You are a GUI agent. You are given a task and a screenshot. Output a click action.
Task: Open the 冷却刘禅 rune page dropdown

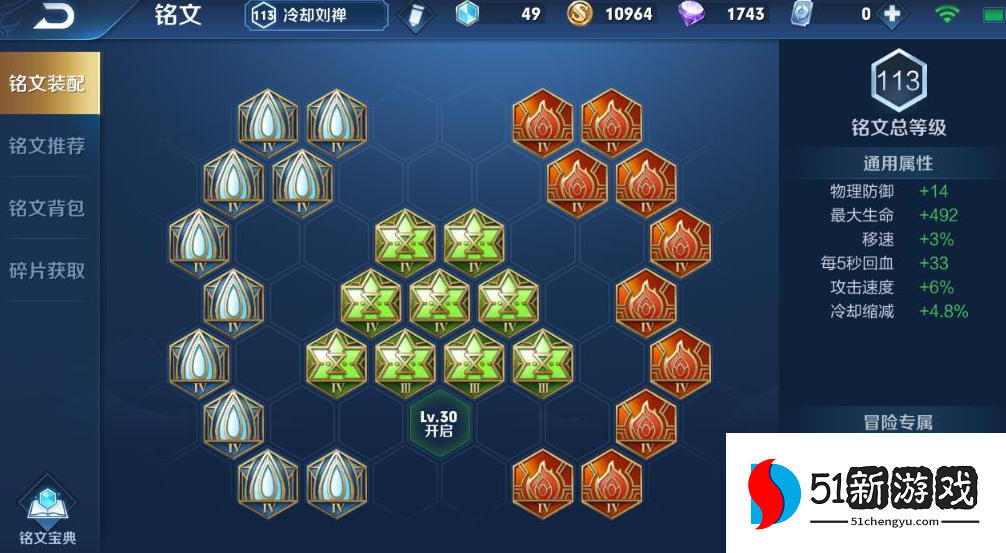tap(316, 15)
